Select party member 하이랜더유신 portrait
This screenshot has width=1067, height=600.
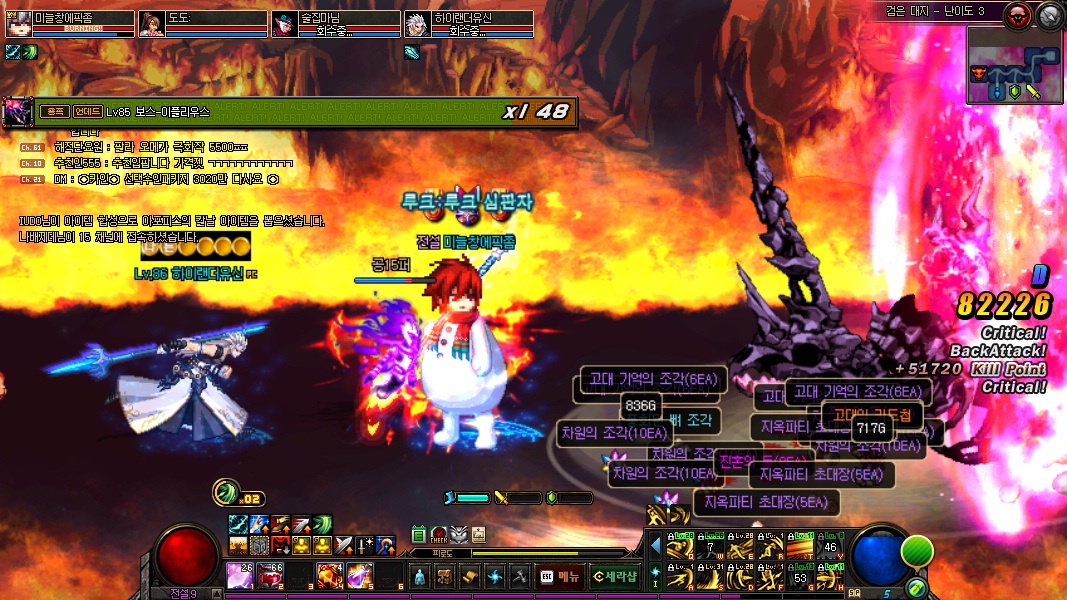pyautogui.click(x=418, y=23)
